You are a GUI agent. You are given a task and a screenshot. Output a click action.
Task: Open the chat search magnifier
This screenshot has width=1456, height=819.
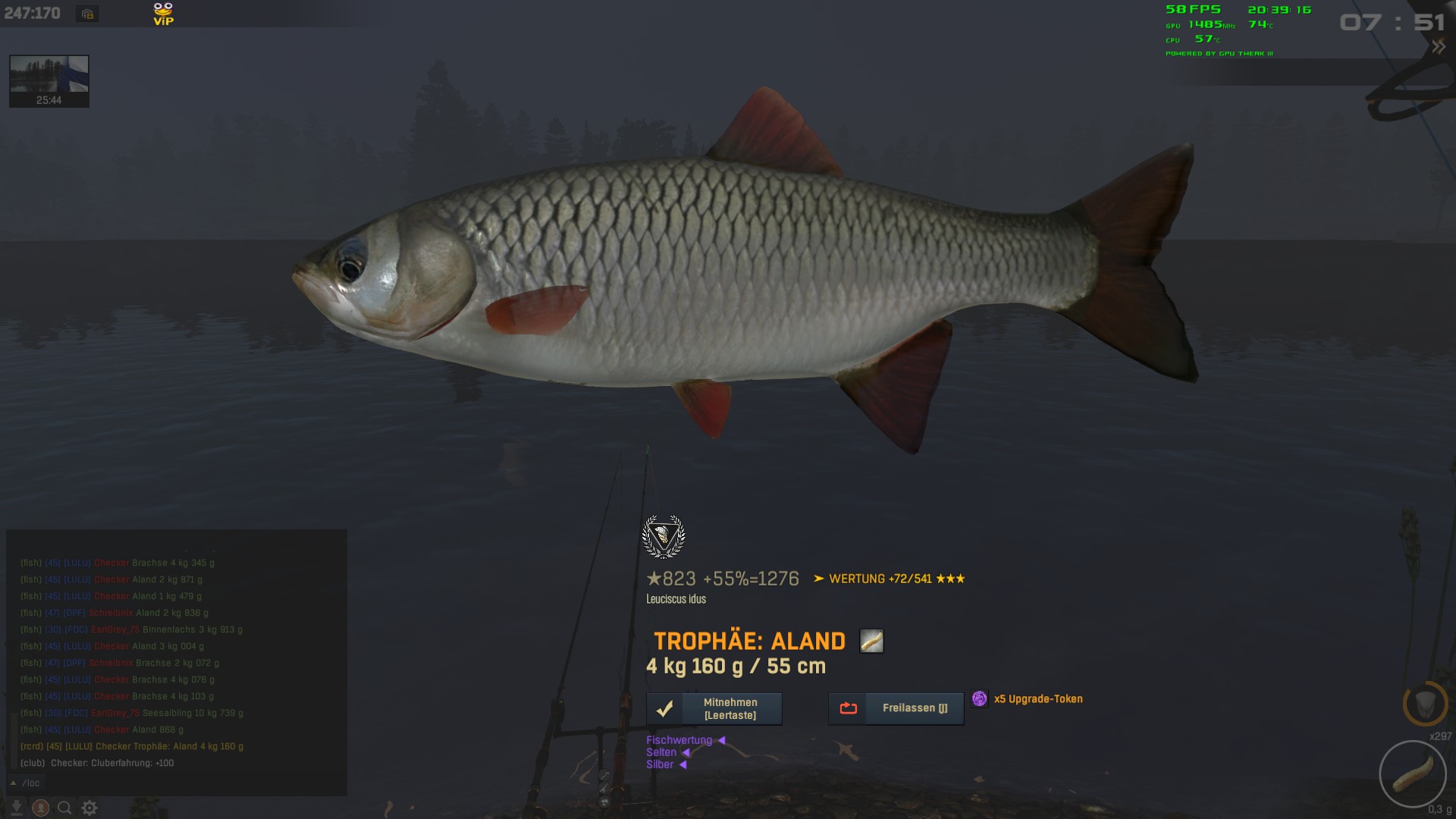[x=64, y=808]
